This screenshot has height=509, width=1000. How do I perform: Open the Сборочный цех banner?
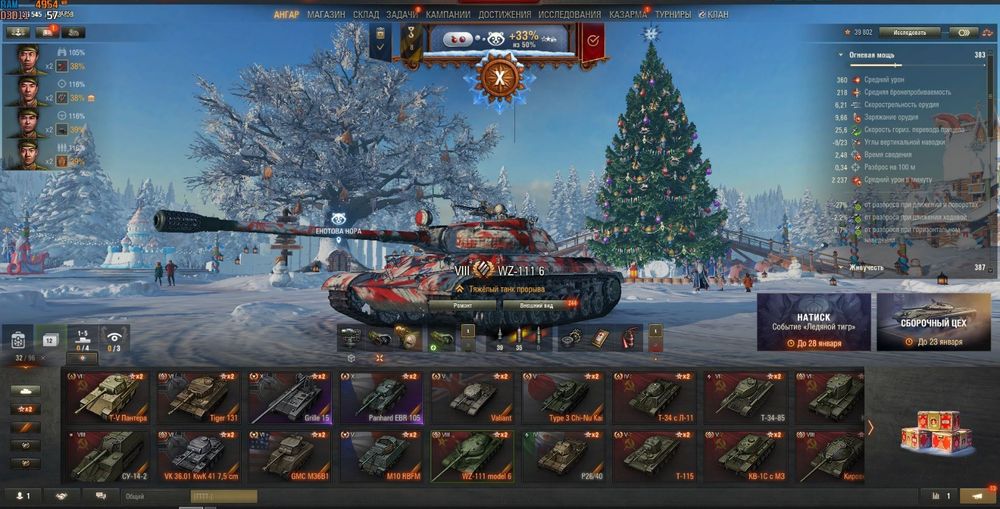coord(933,322)
